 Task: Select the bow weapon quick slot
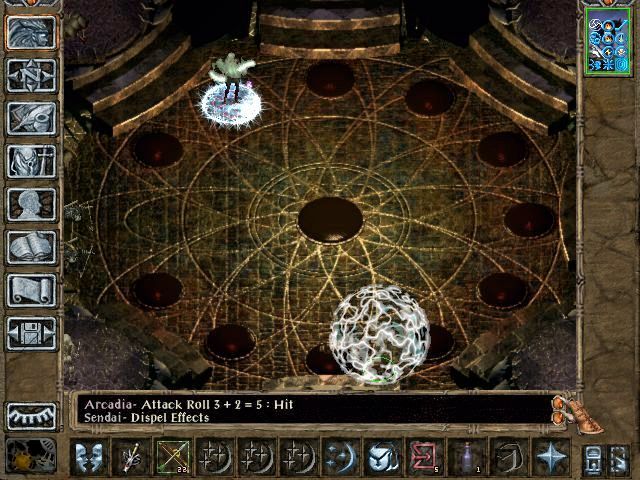(x=173, y=457)
